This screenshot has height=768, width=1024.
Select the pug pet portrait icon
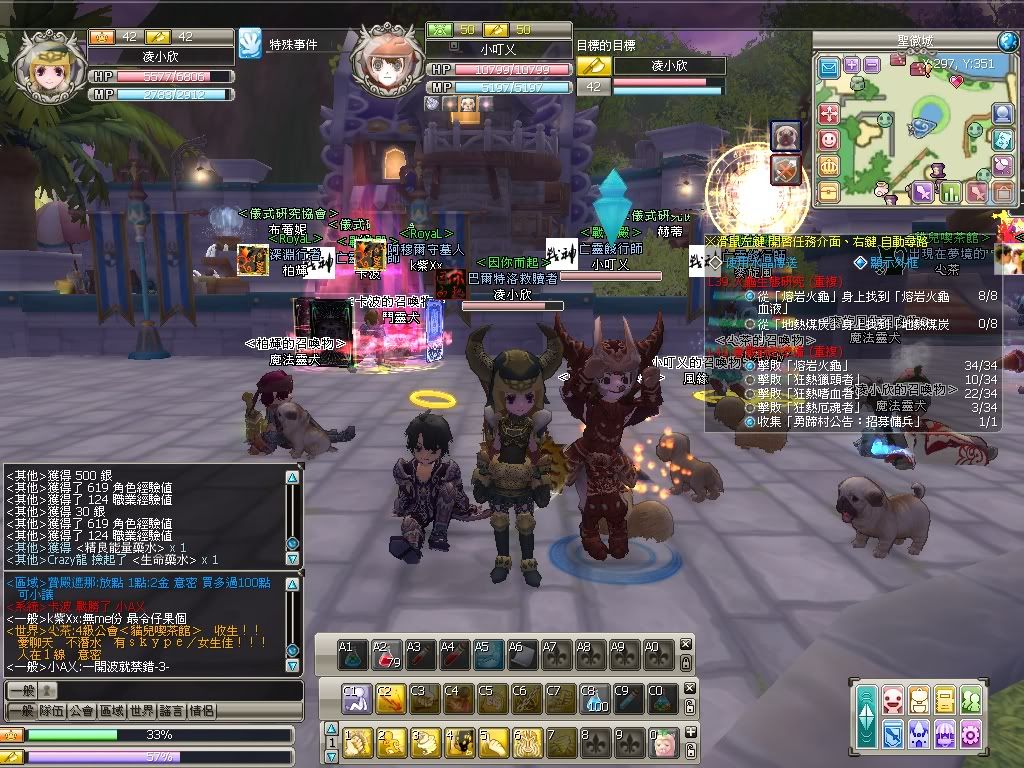click(785, 137)
